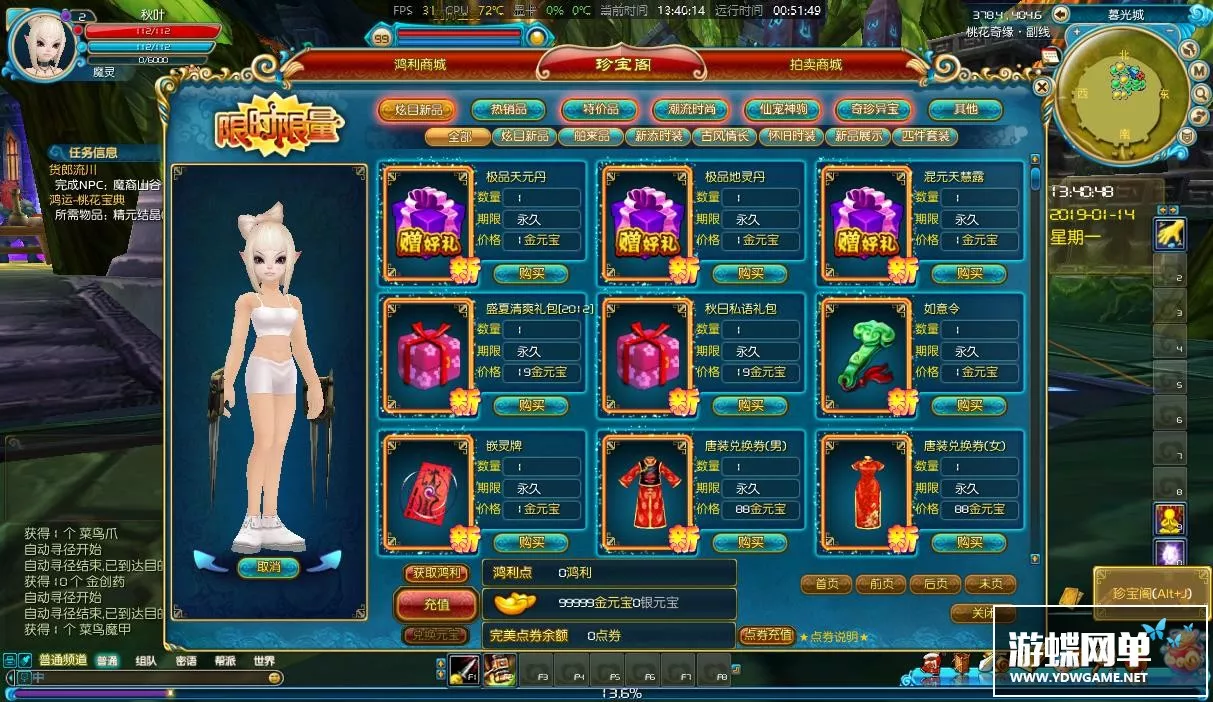Jump to the last page with 末页
This screenshot has height=702, width=1213.
pyautogui.click(x=989, y=584)
